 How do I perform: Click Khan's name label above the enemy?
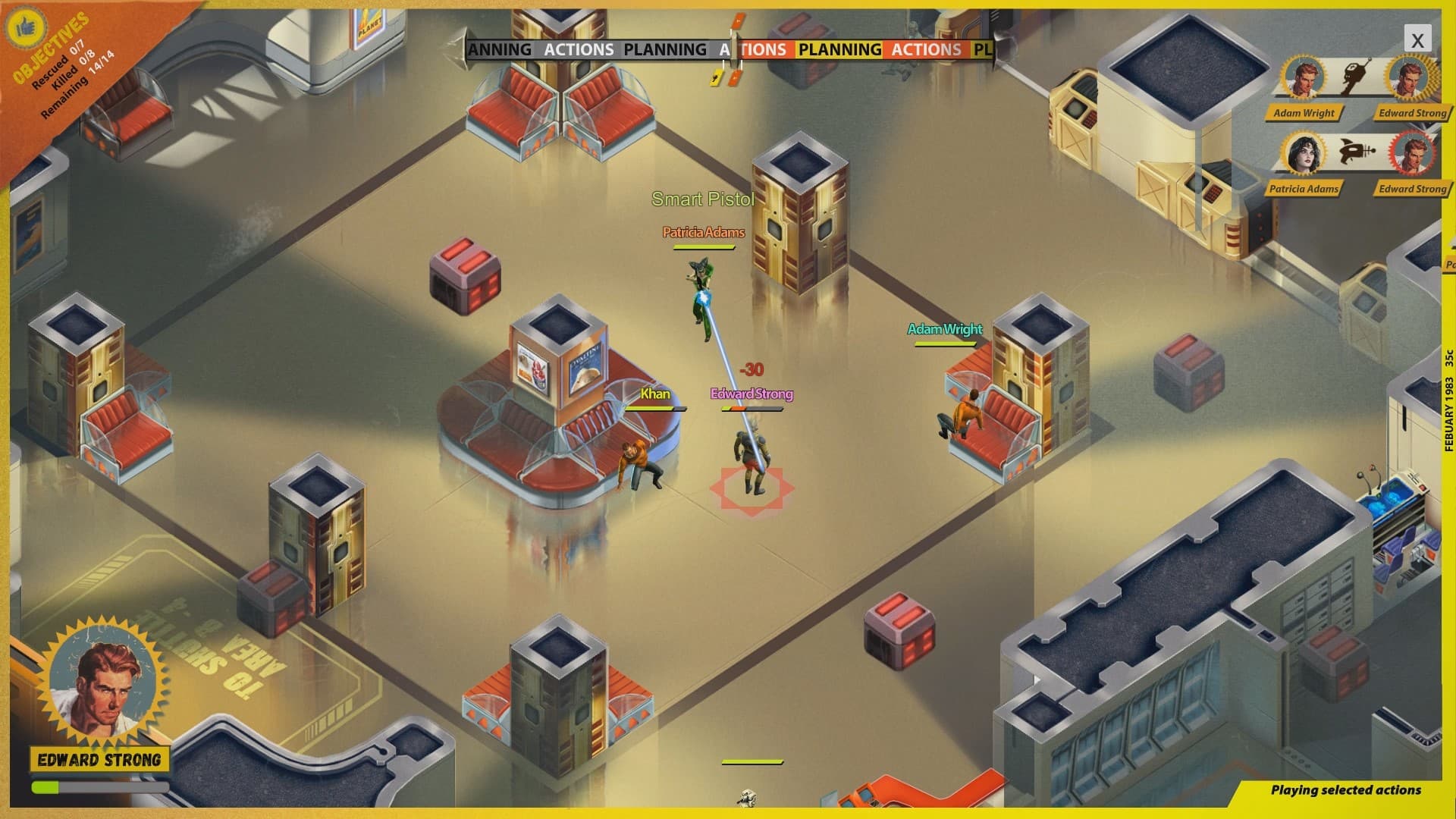pos(654,394)
